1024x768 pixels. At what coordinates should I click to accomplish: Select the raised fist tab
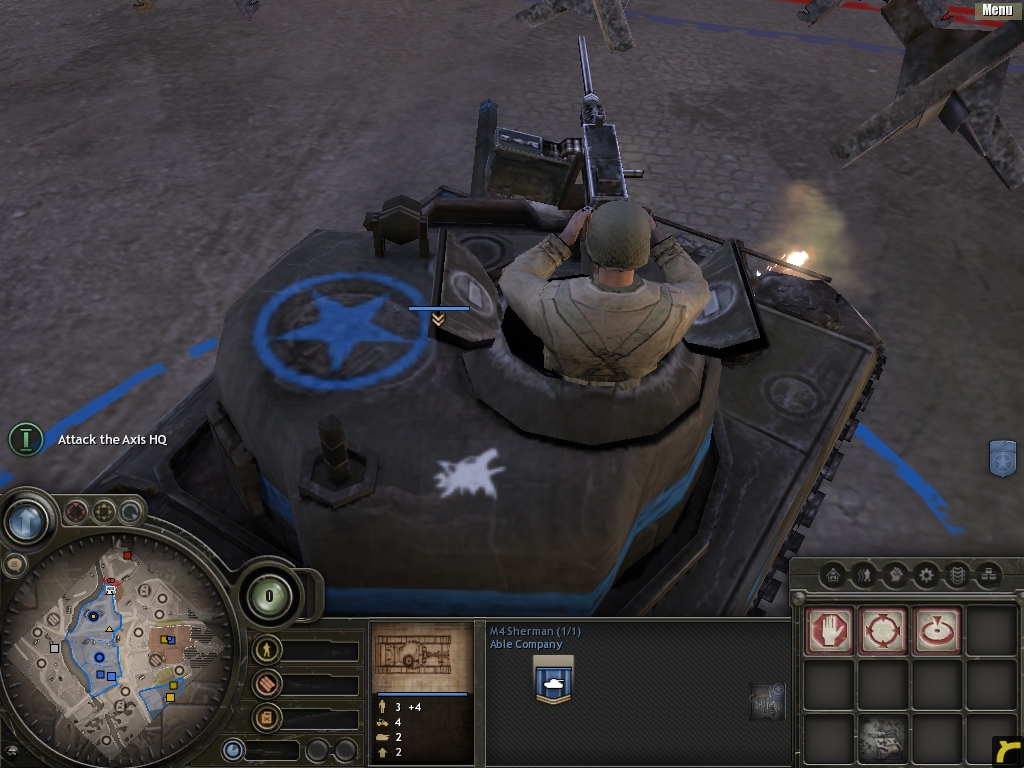click(x=895, y=575)
